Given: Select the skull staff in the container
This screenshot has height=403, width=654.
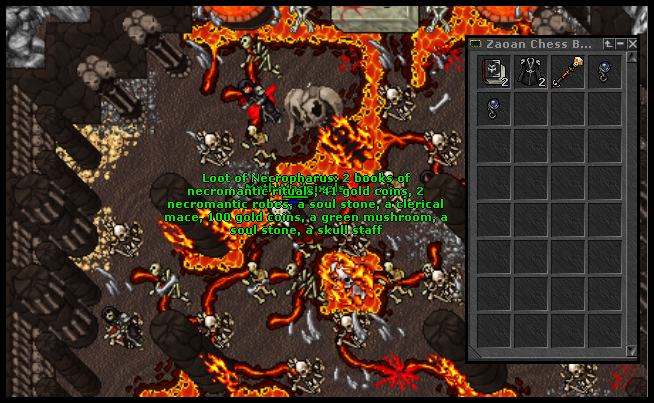Looking at the screenshot, I should pyautogui.click(x=568, y=73).
